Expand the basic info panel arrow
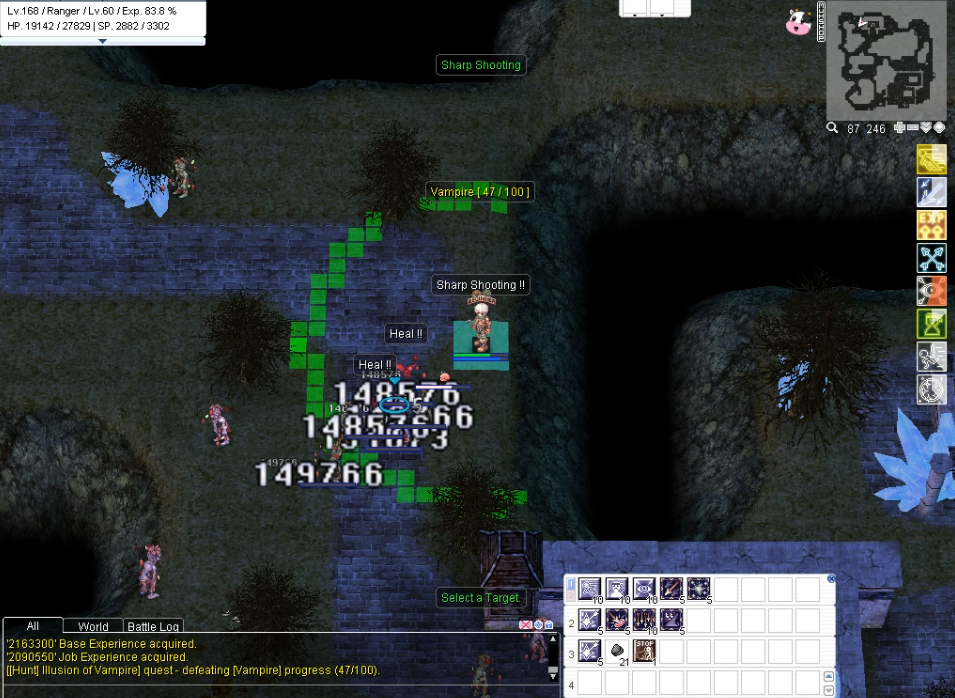 click(x=102, y=41)
